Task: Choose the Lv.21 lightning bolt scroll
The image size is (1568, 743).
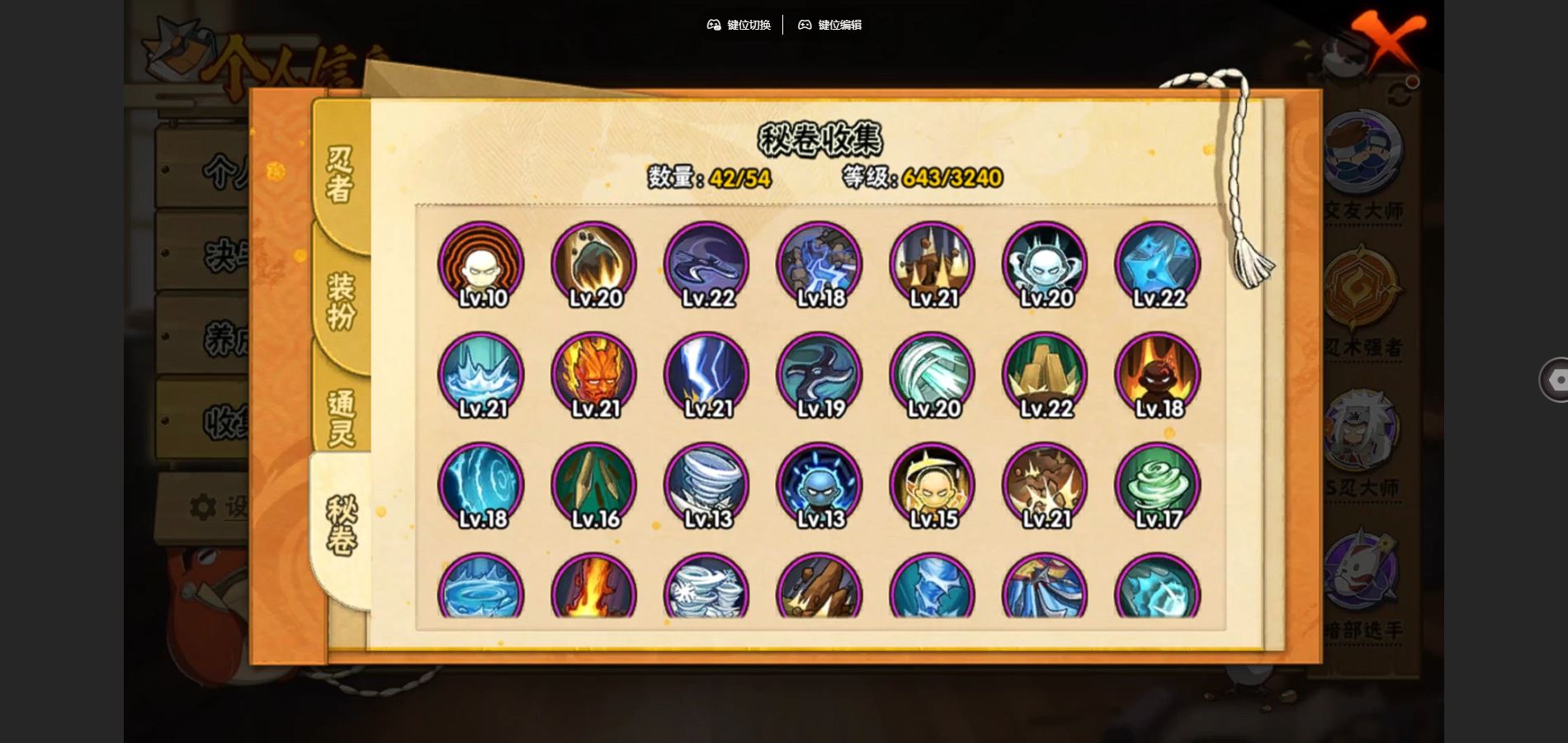Action: tap(707, 375)
